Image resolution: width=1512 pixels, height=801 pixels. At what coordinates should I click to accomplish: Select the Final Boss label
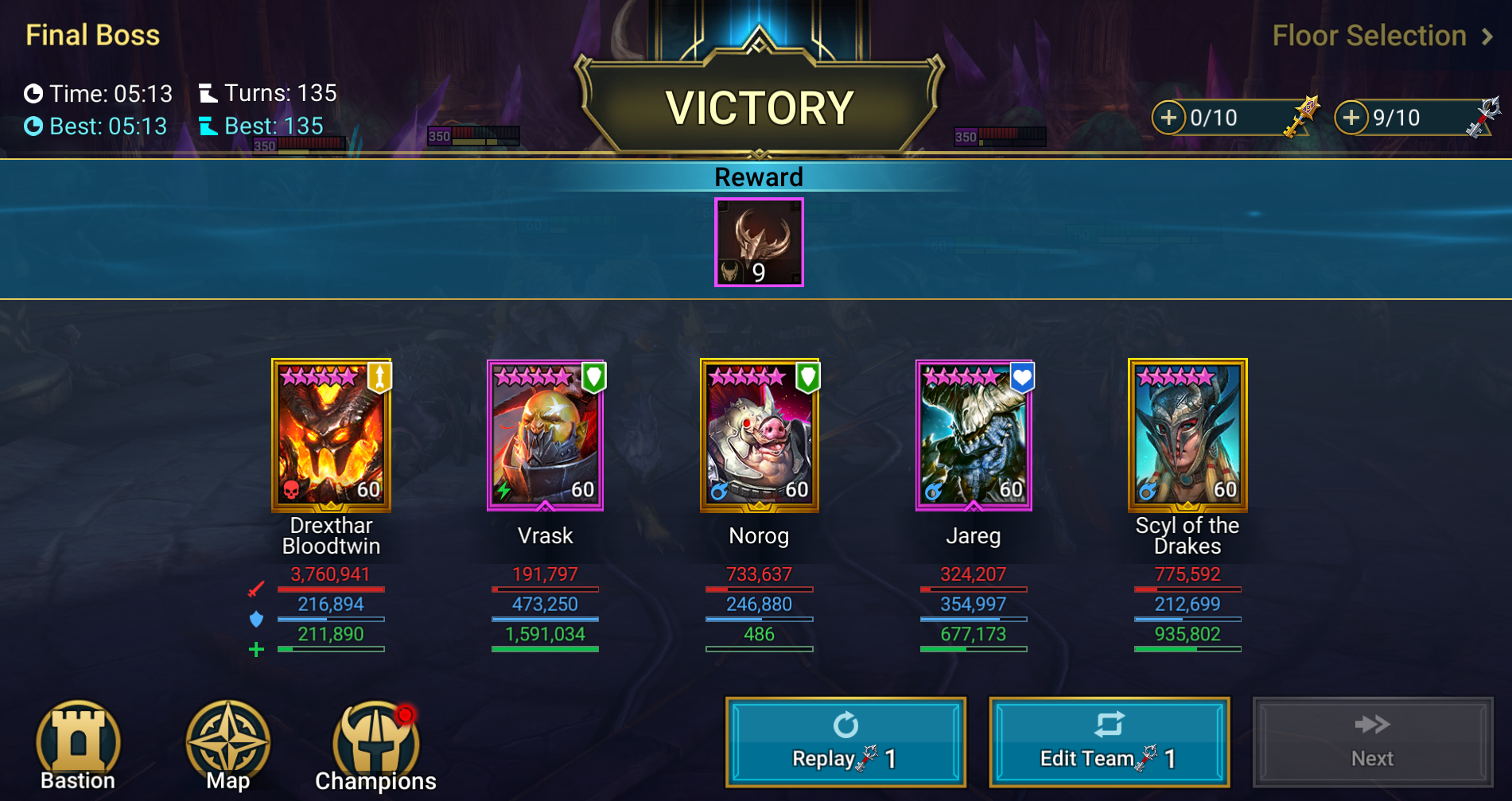pos(91,35)
